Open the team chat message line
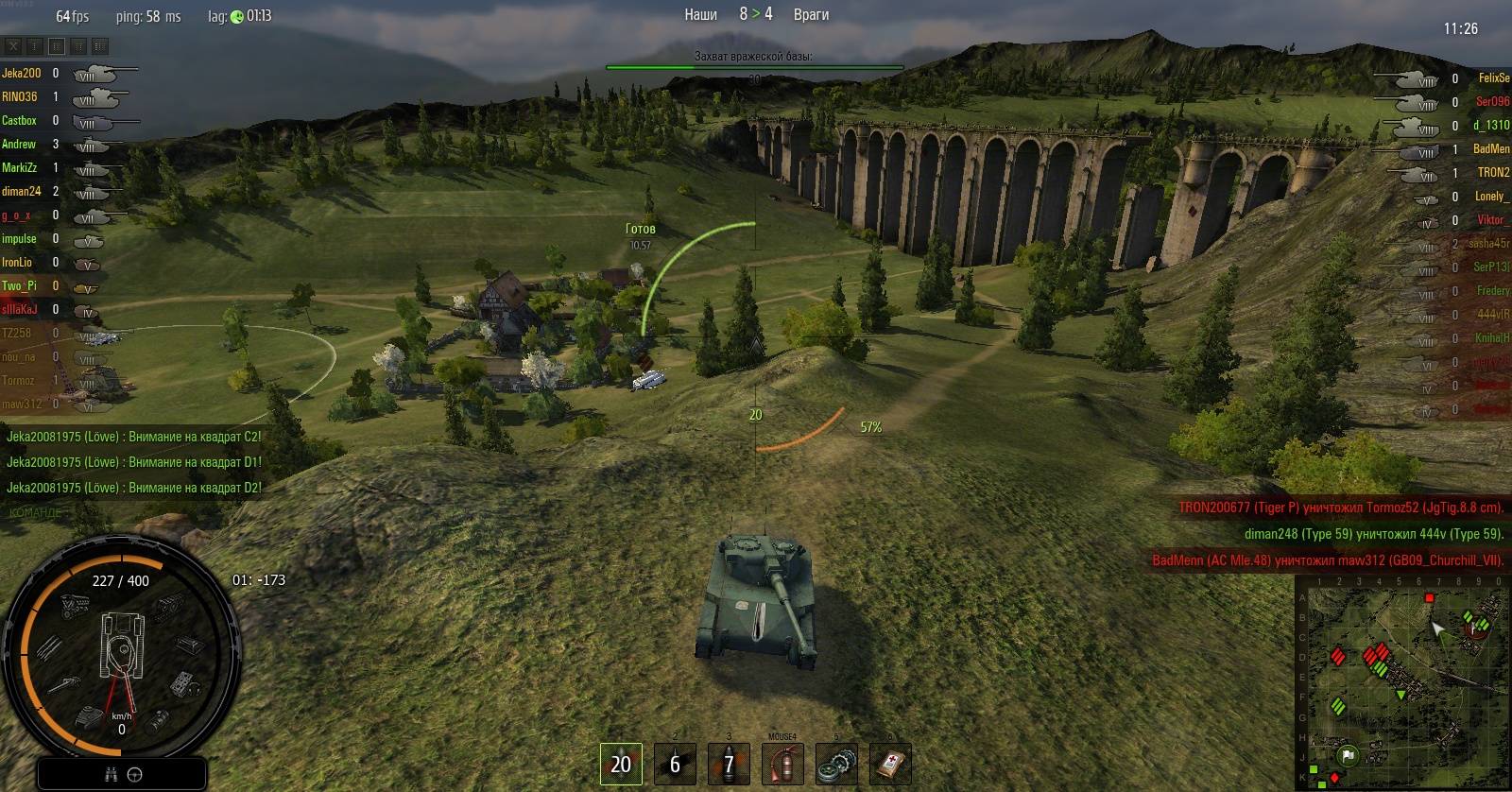1512x792 pixels. click(x=36, y=512)
